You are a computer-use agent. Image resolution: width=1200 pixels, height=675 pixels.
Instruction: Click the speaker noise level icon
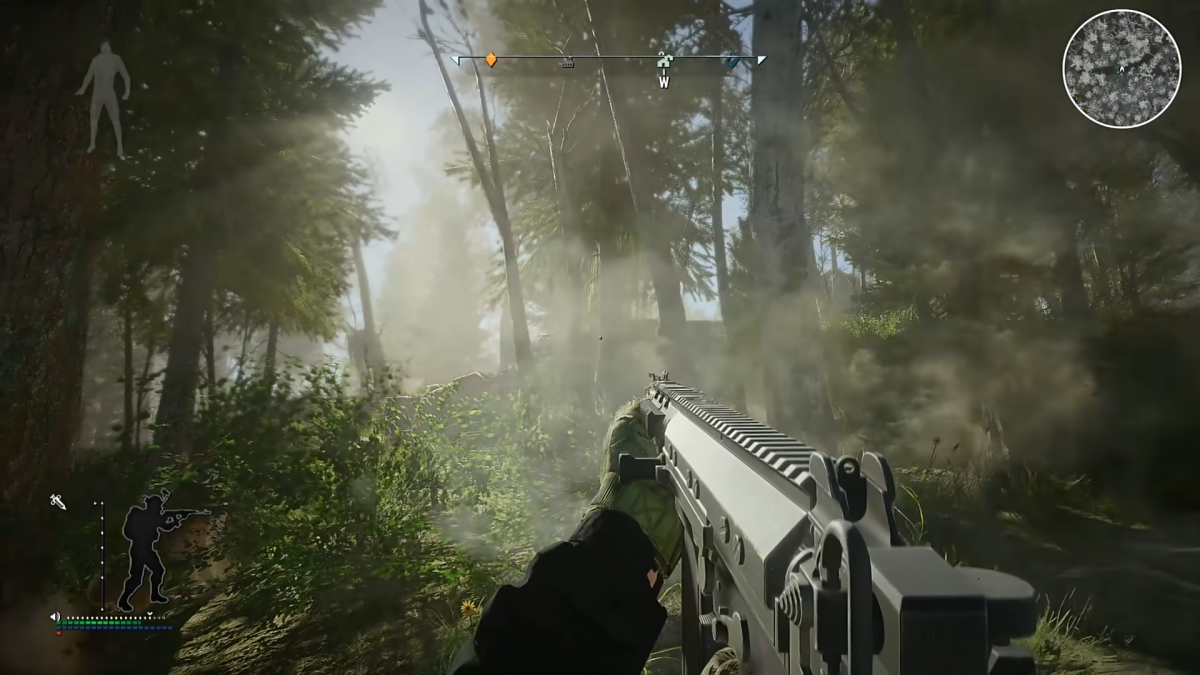[x=55, y=617]
